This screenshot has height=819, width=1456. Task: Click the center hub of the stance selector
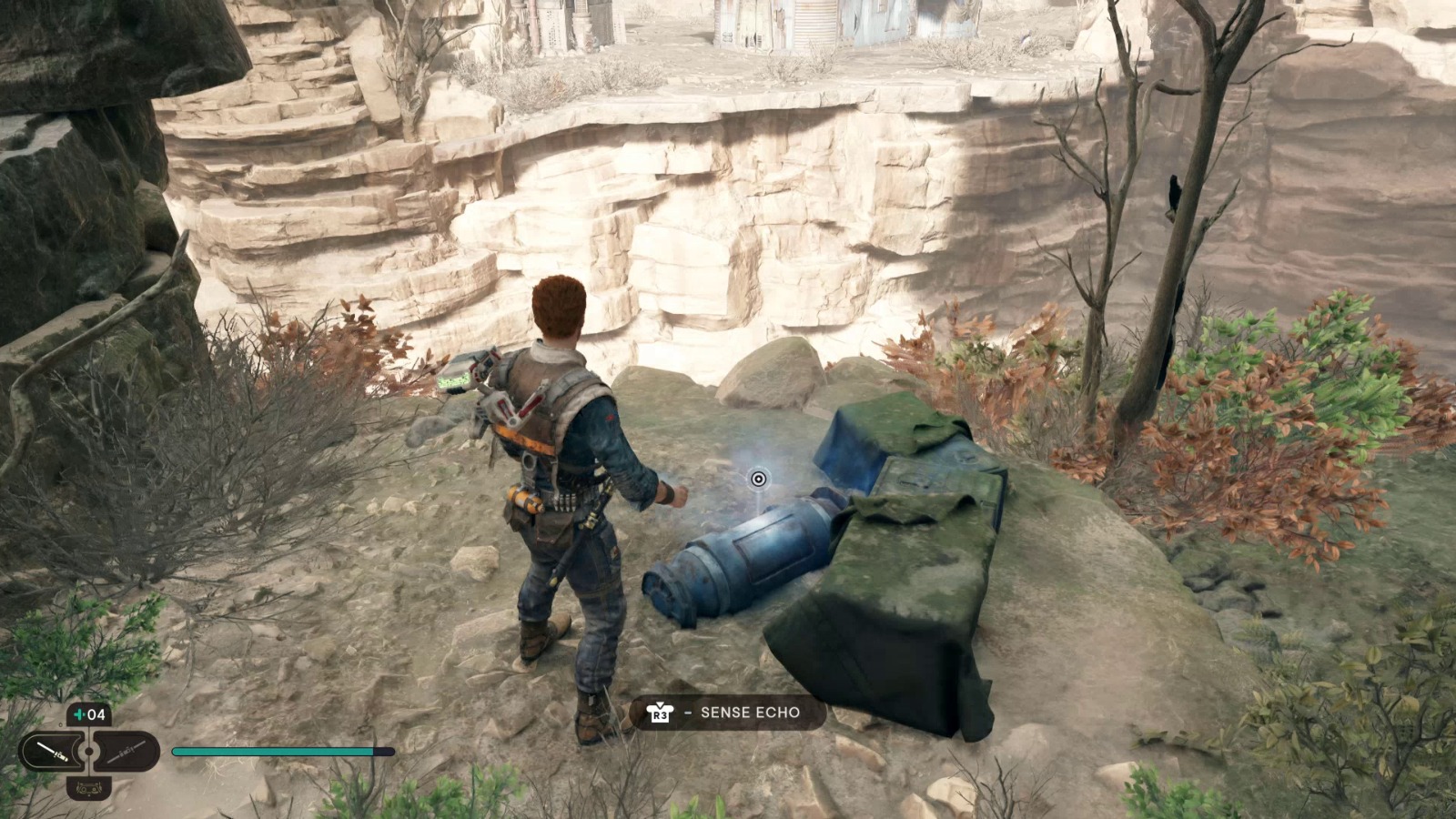(x=89, y=750)
